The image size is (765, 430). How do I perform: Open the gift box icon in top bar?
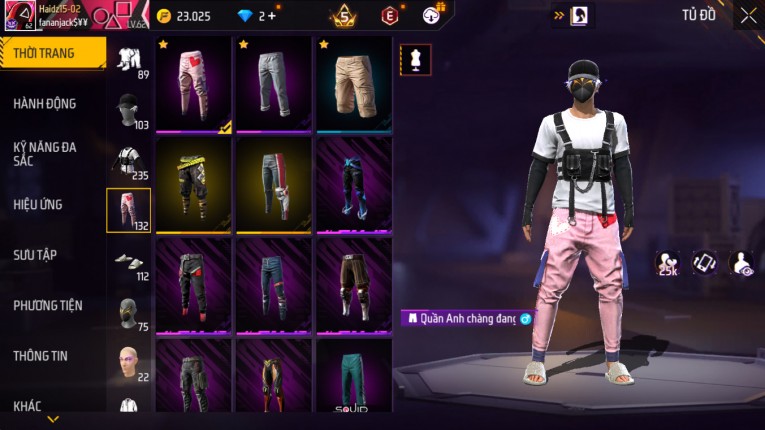(432, 15)
